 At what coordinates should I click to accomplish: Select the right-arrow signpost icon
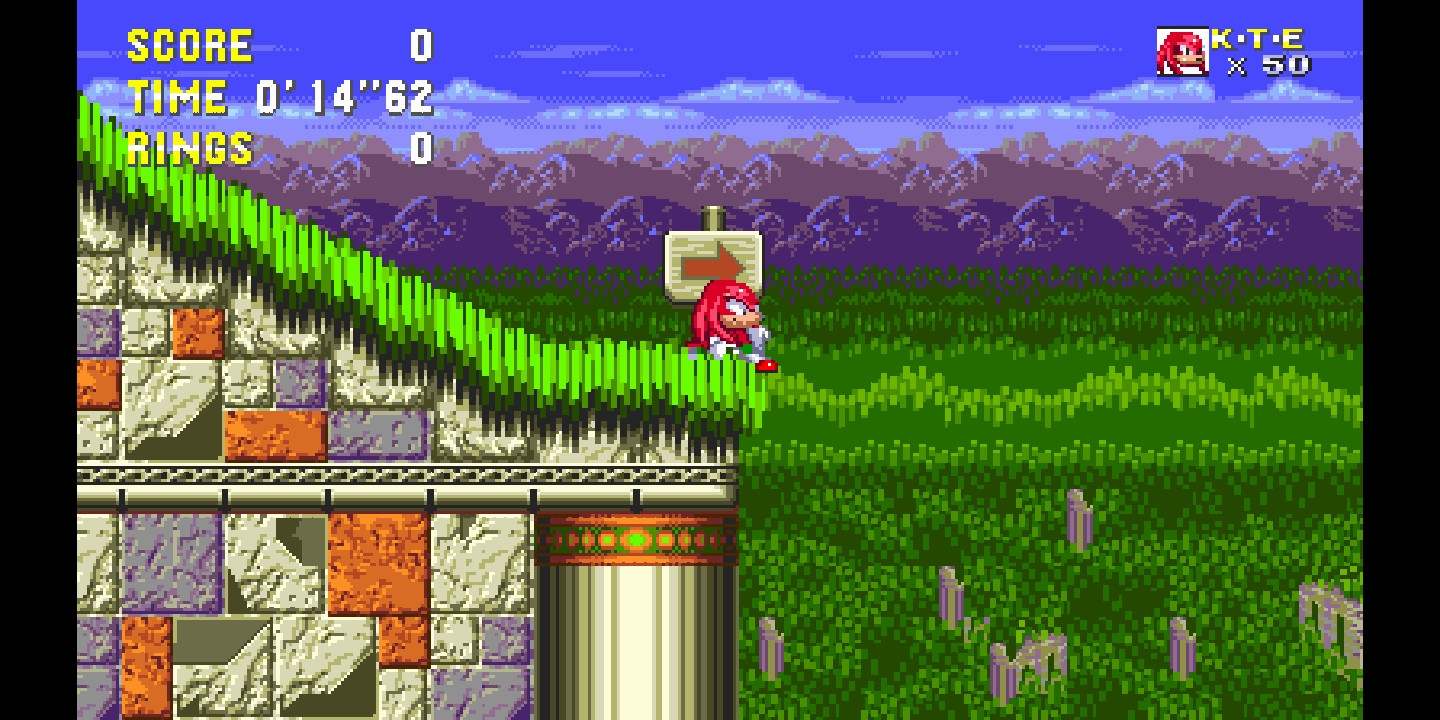[714, 262]
